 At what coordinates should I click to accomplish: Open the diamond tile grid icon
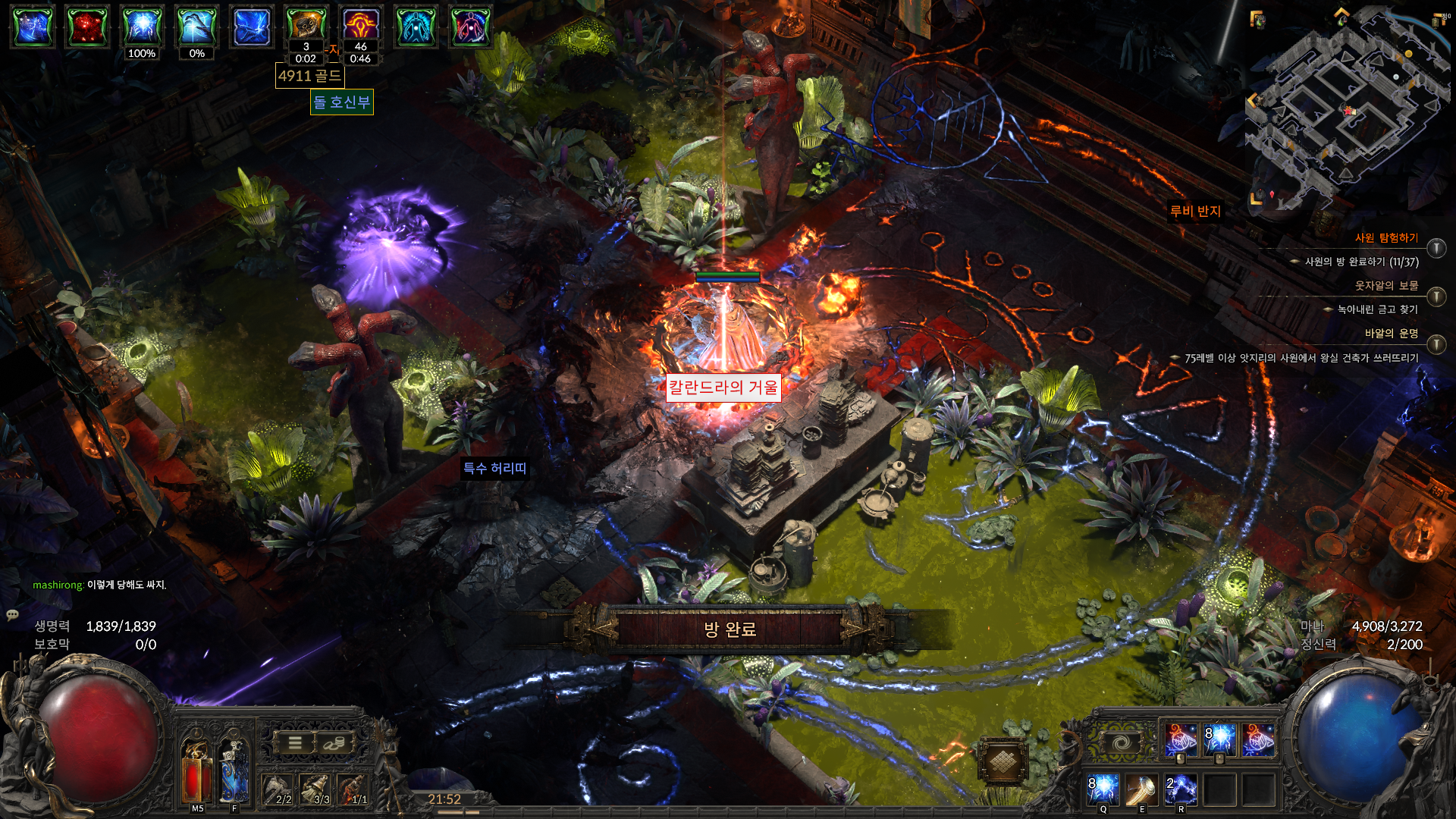(1003, 760)
